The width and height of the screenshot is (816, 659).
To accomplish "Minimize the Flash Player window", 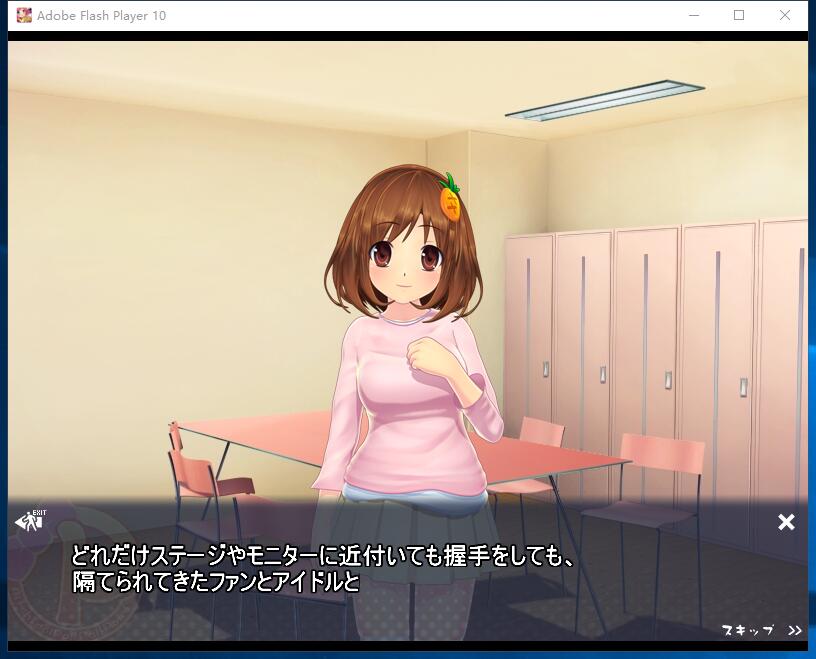I will tap(694, 15).
